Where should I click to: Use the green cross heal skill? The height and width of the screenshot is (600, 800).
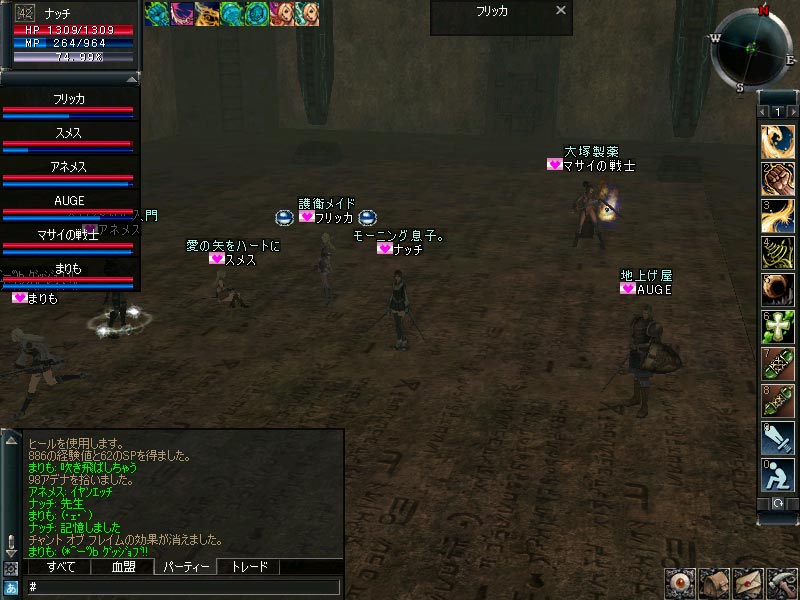778,326
